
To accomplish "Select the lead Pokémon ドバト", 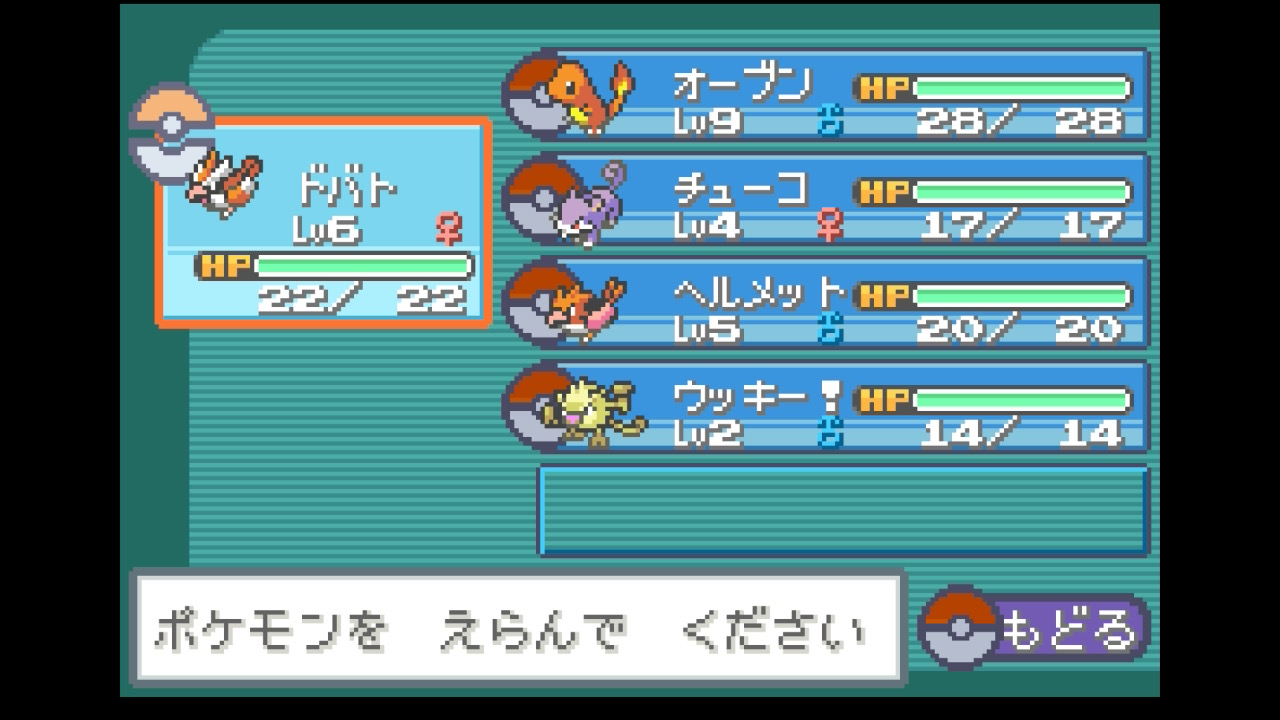I will (x=324, y=222).
